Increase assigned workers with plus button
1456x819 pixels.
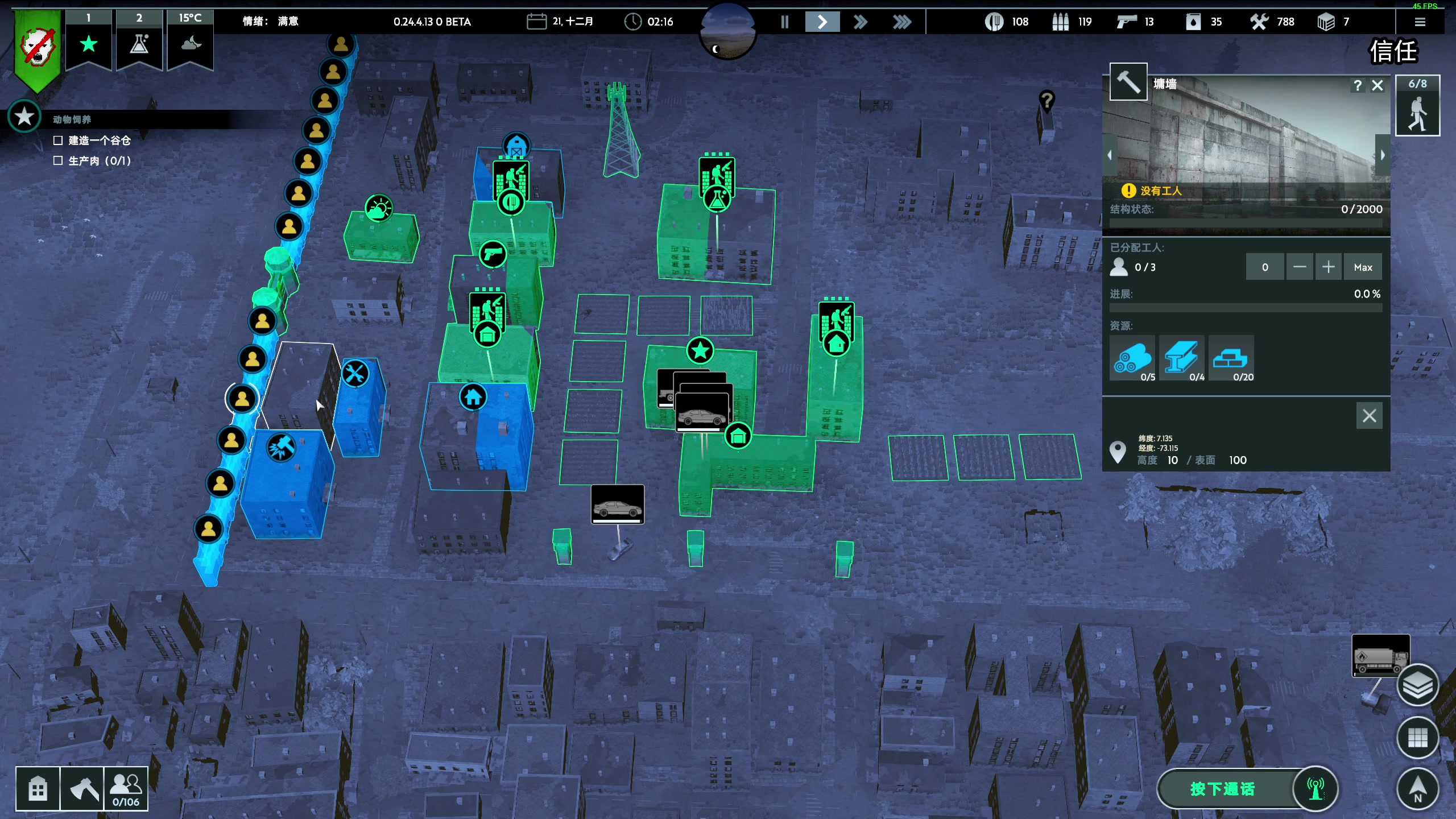(1328, 267)
